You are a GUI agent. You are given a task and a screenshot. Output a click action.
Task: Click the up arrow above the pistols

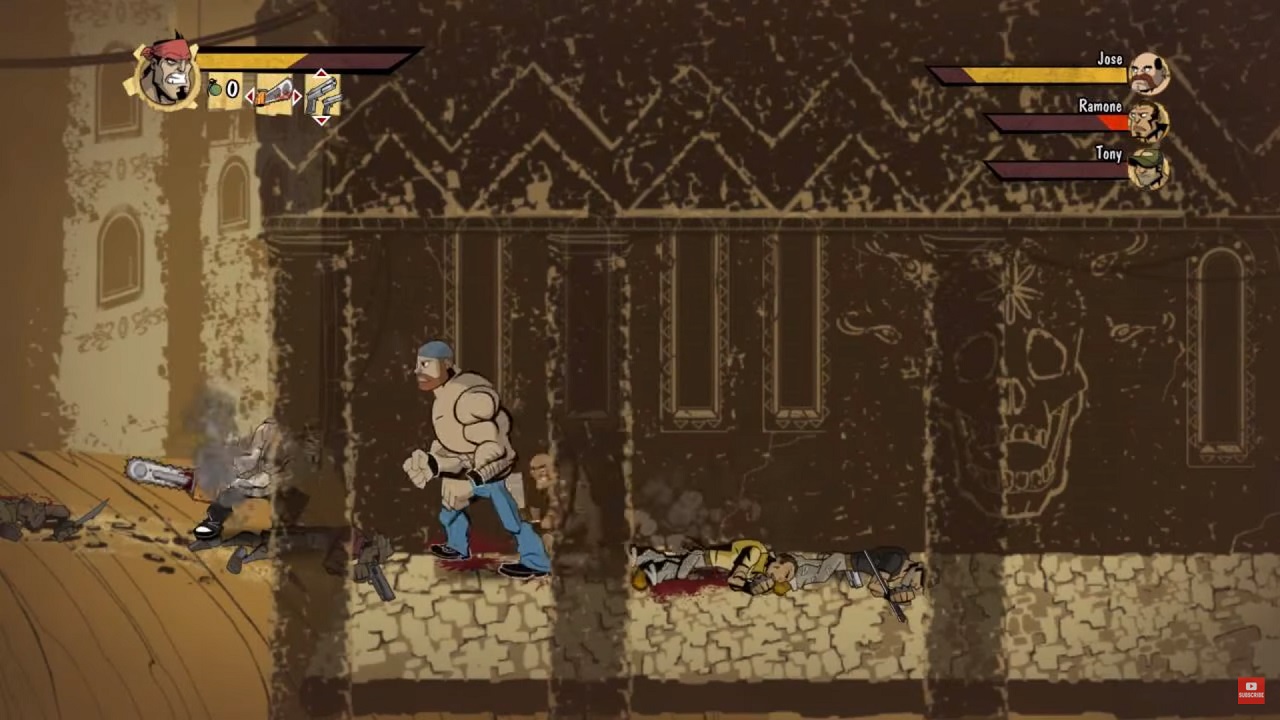point(321,74)
